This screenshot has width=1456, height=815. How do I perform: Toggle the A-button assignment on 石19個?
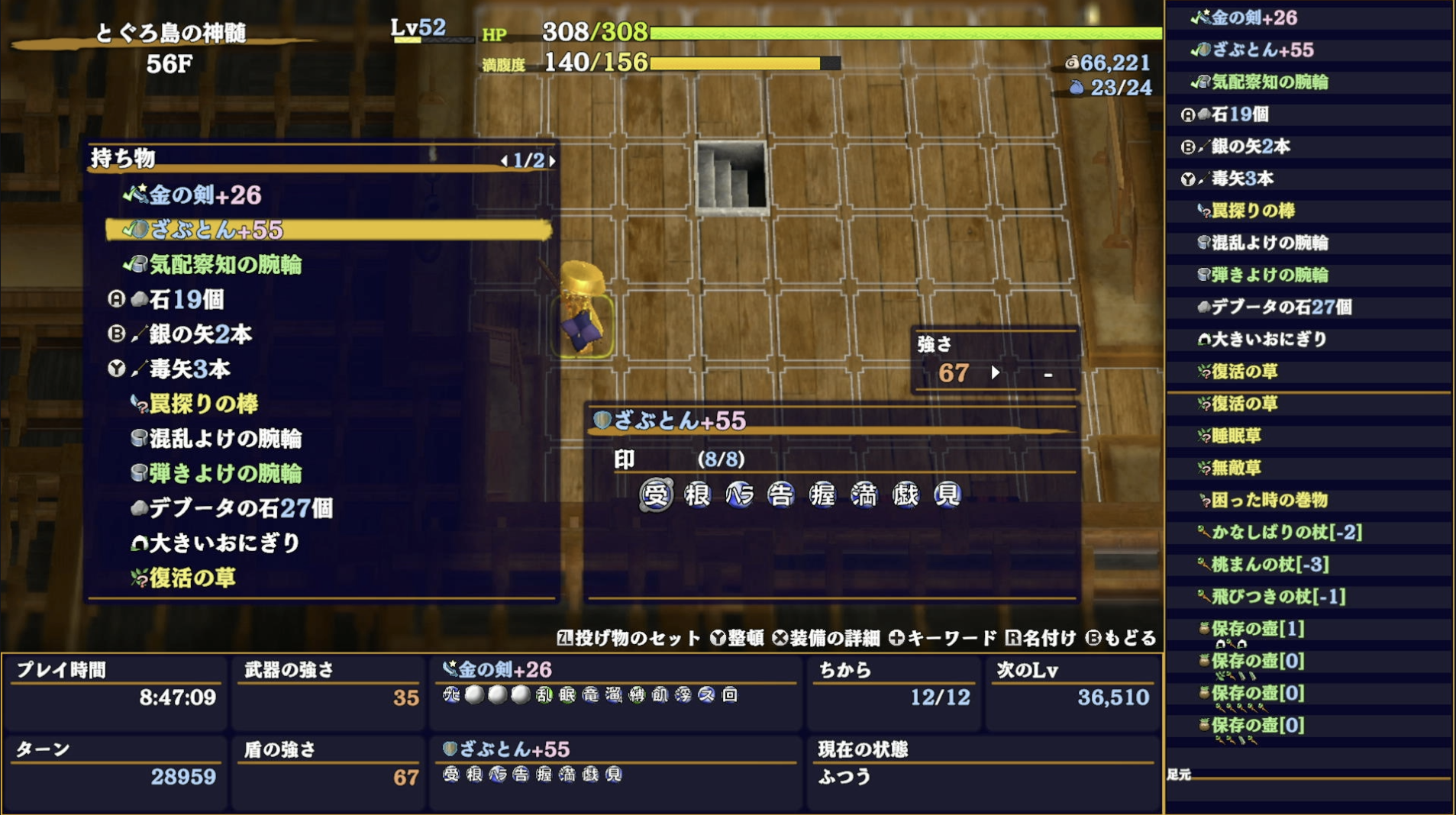(x=115, y=300)
